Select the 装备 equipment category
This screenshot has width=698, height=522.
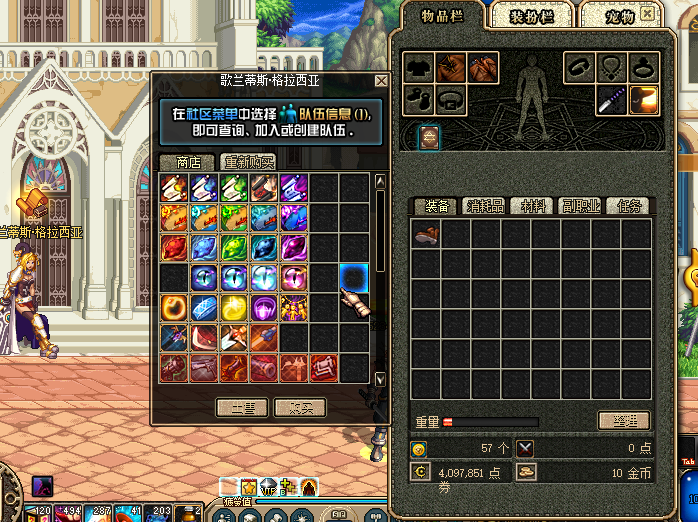pyautogui.click(x=436, y=206)
